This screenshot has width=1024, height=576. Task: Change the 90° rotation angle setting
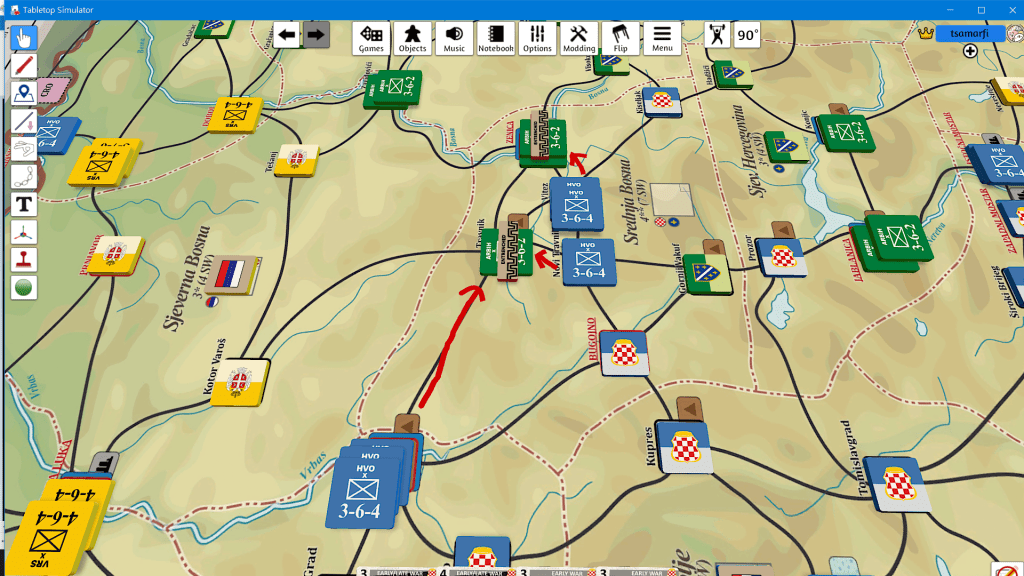pyautogui.click(x=747, y=36)
